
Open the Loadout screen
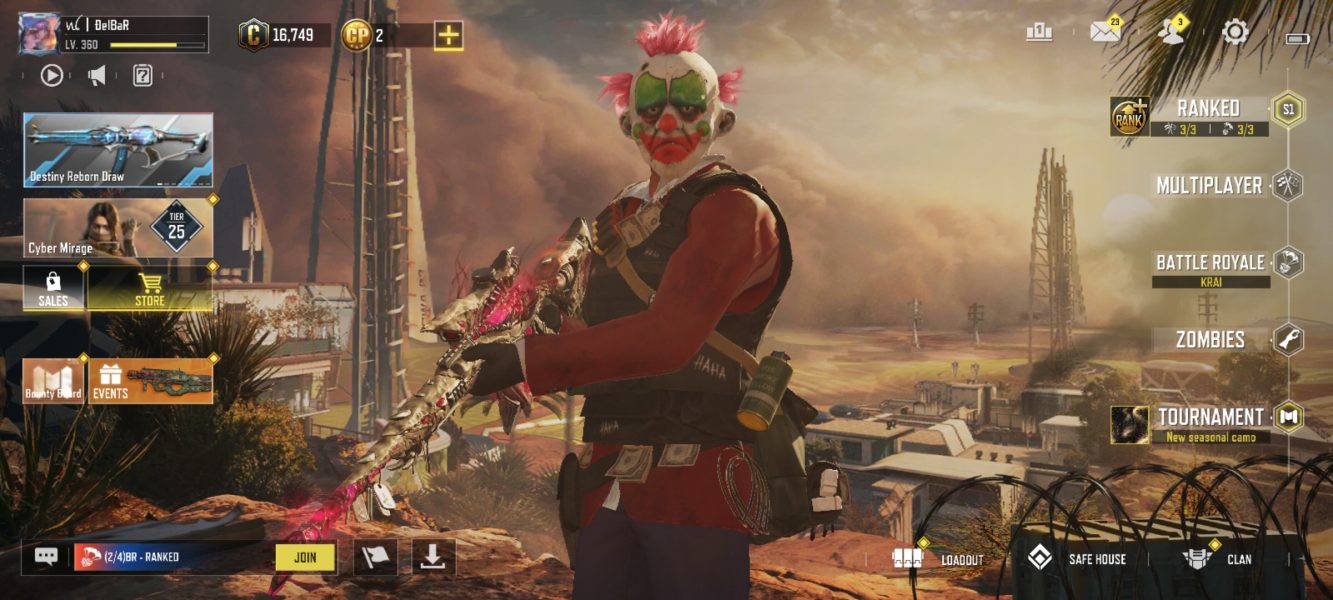[939, 559]
